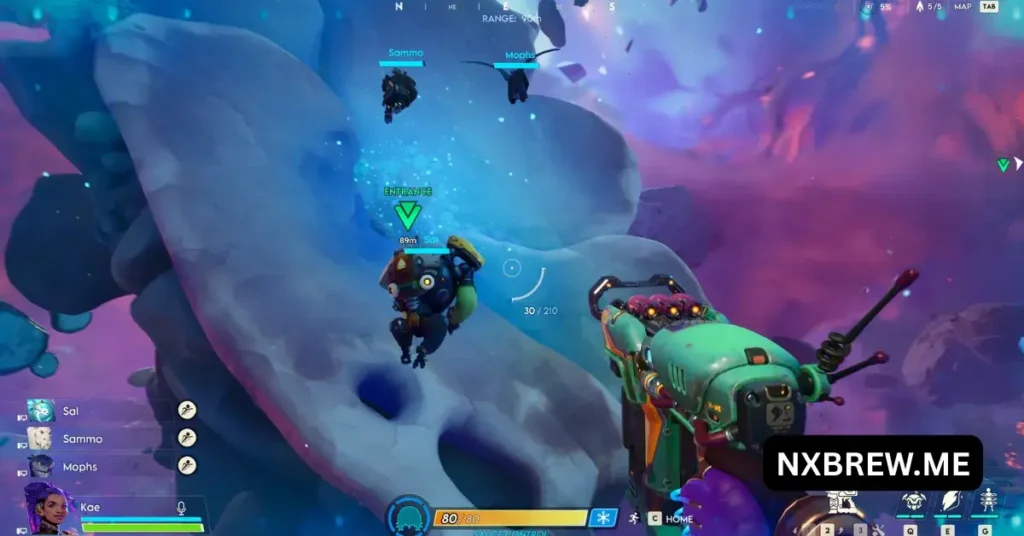Screen dimensions: 1024x536
Task: Toggle the microphone icon beside Sal
Action: [x=186, y=409]
